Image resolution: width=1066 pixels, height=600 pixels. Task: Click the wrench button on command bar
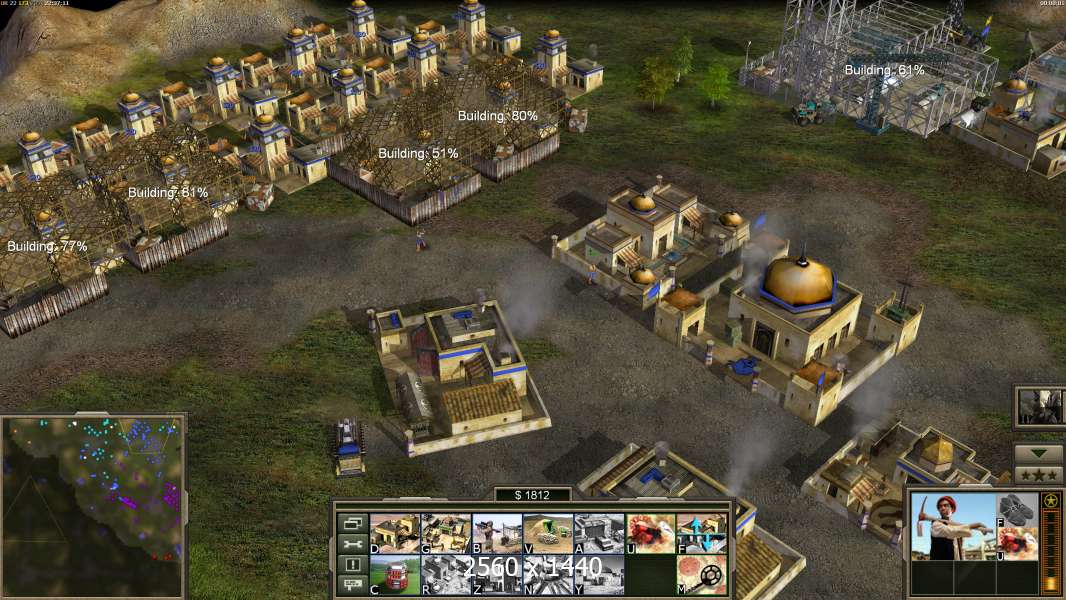352,544
